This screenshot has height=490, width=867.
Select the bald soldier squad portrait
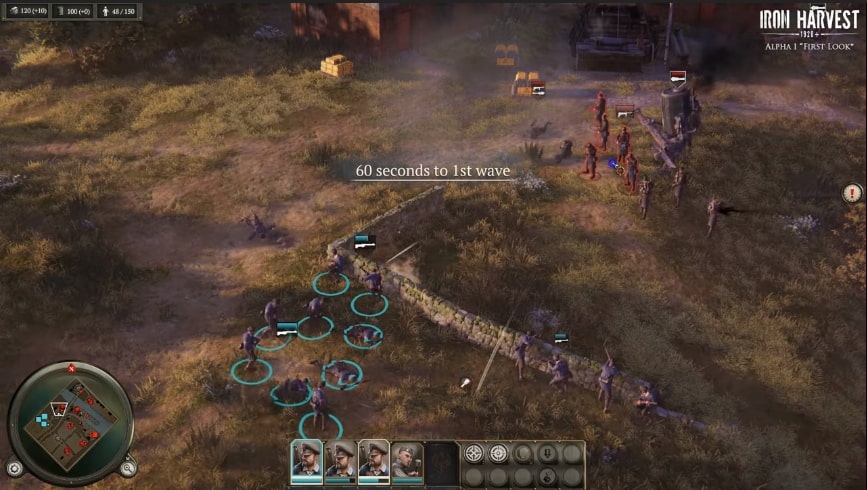(x=405, y=460)
